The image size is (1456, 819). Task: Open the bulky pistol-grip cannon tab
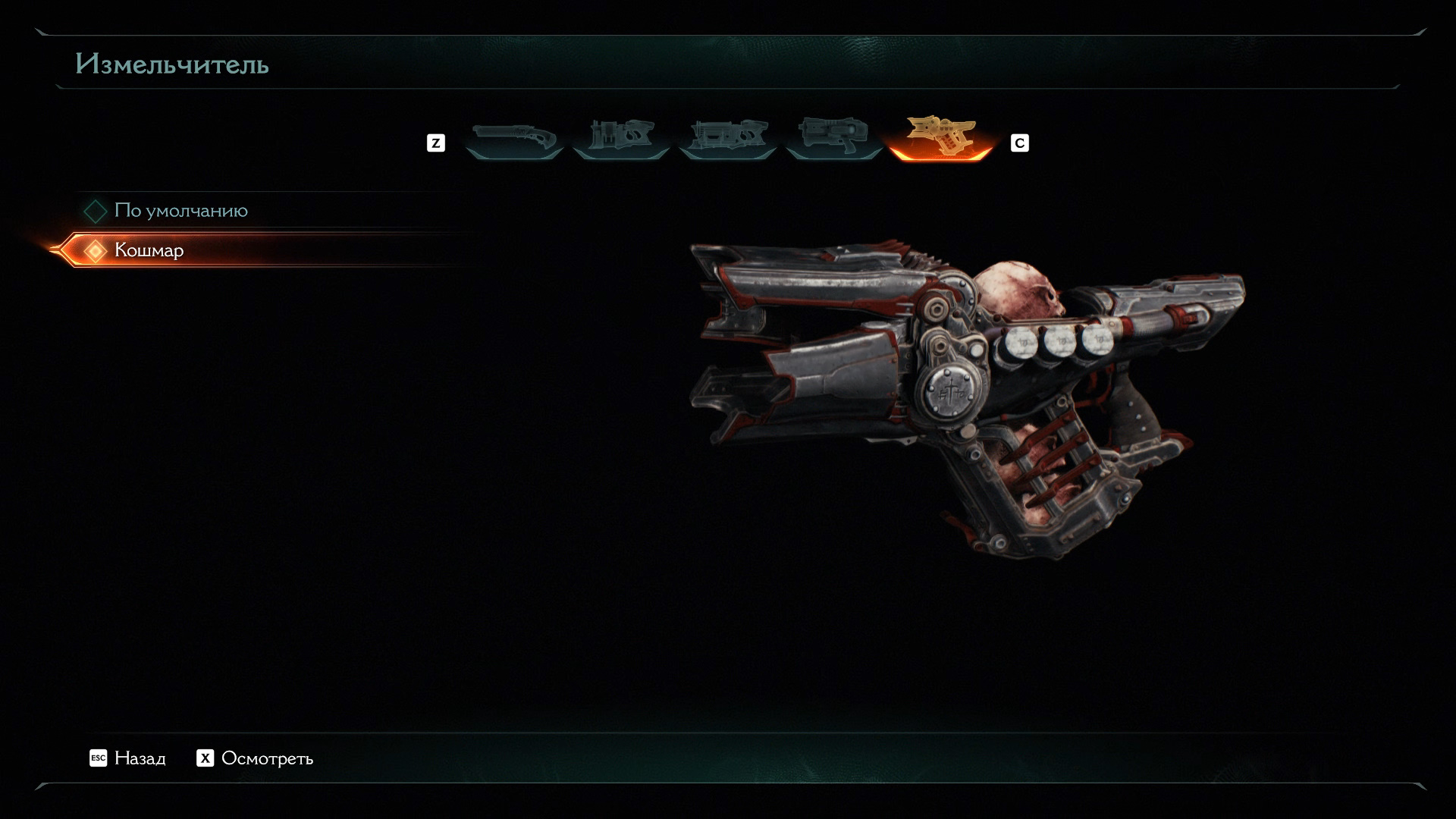(833, 139)
